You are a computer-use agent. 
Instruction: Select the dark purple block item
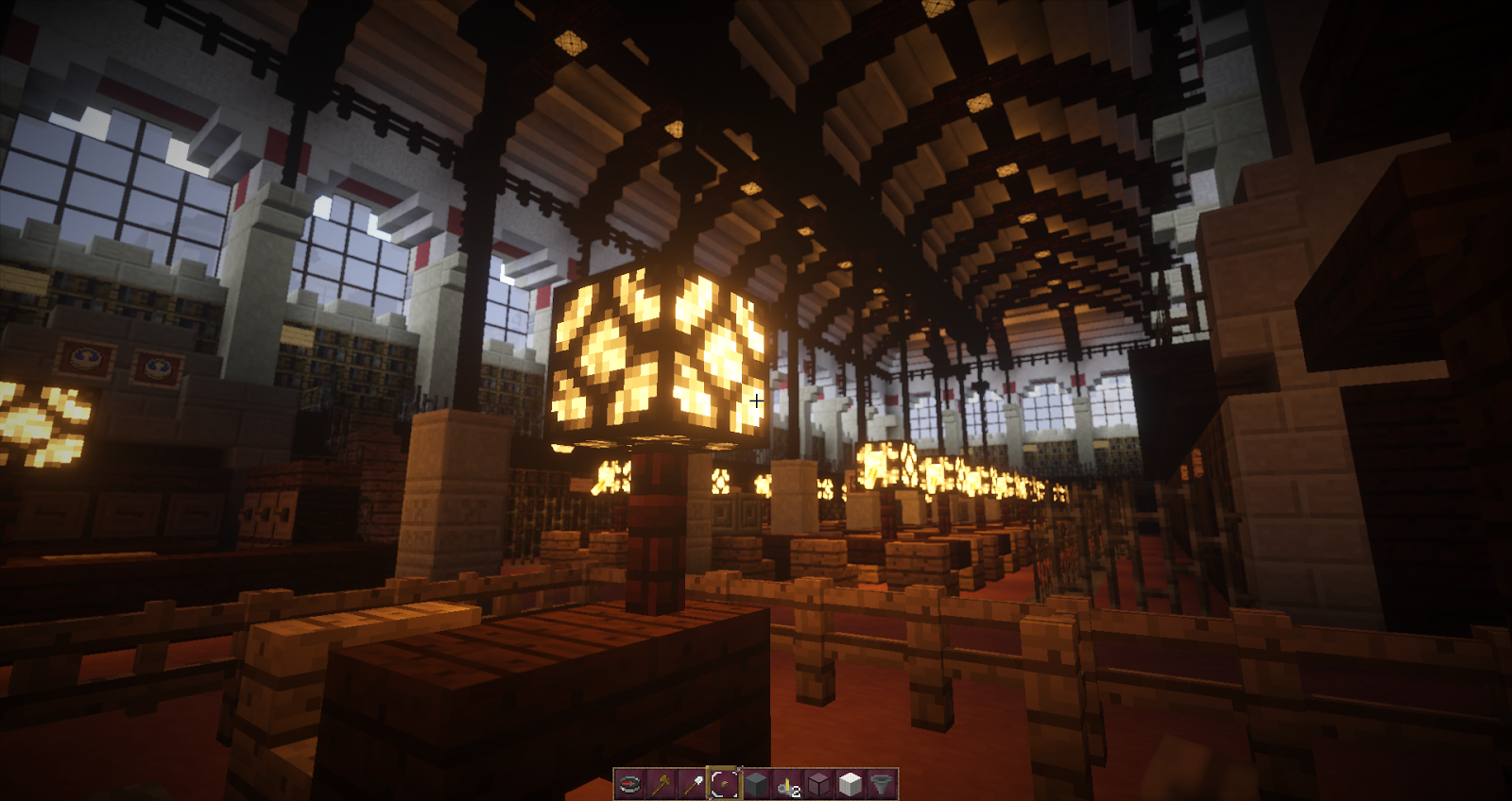(818, 782)
